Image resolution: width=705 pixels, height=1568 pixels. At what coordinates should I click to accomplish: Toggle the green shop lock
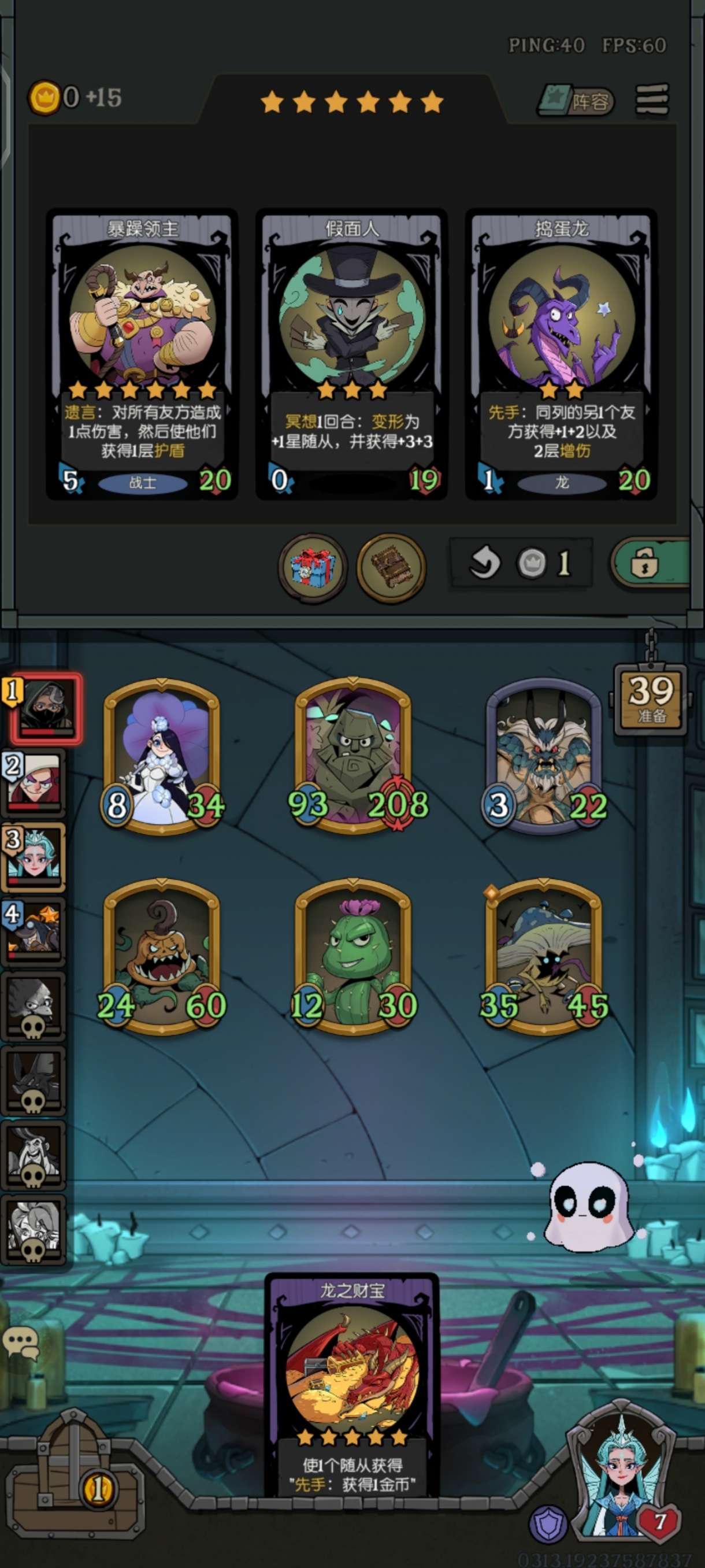pos(650,563)
